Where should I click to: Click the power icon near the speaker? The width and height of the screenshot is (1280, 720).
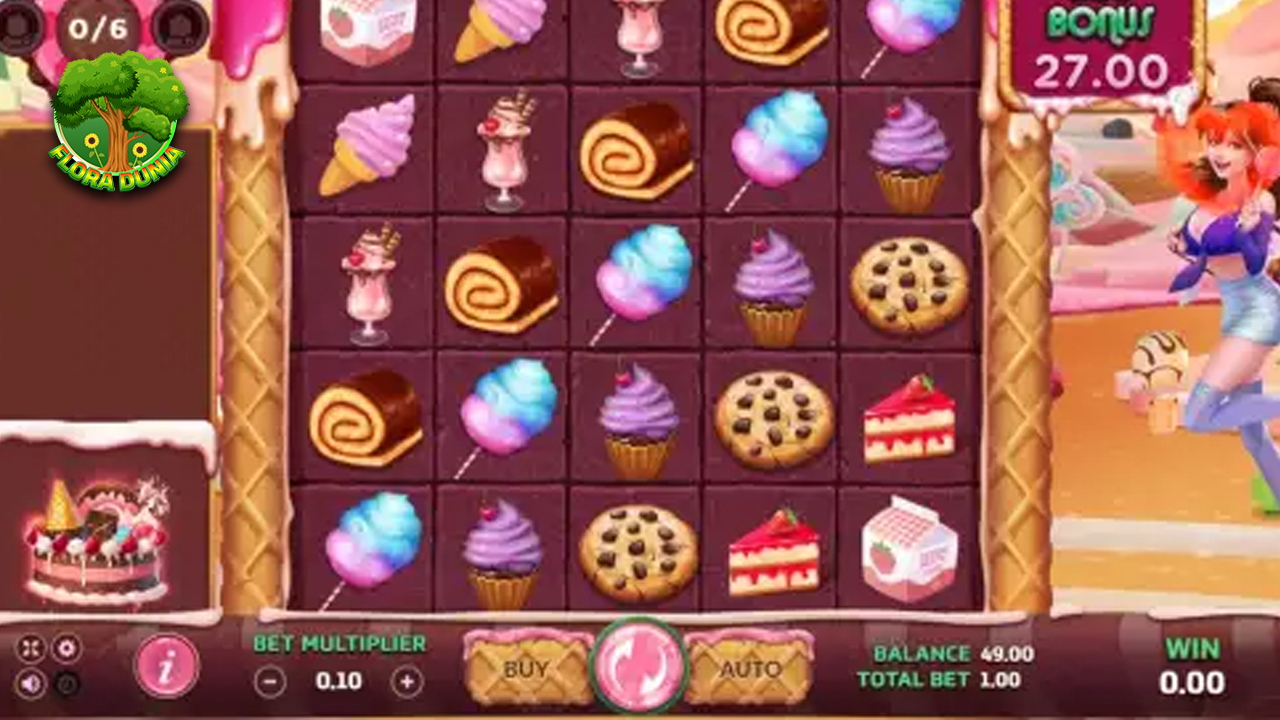(x=66, y=683)
